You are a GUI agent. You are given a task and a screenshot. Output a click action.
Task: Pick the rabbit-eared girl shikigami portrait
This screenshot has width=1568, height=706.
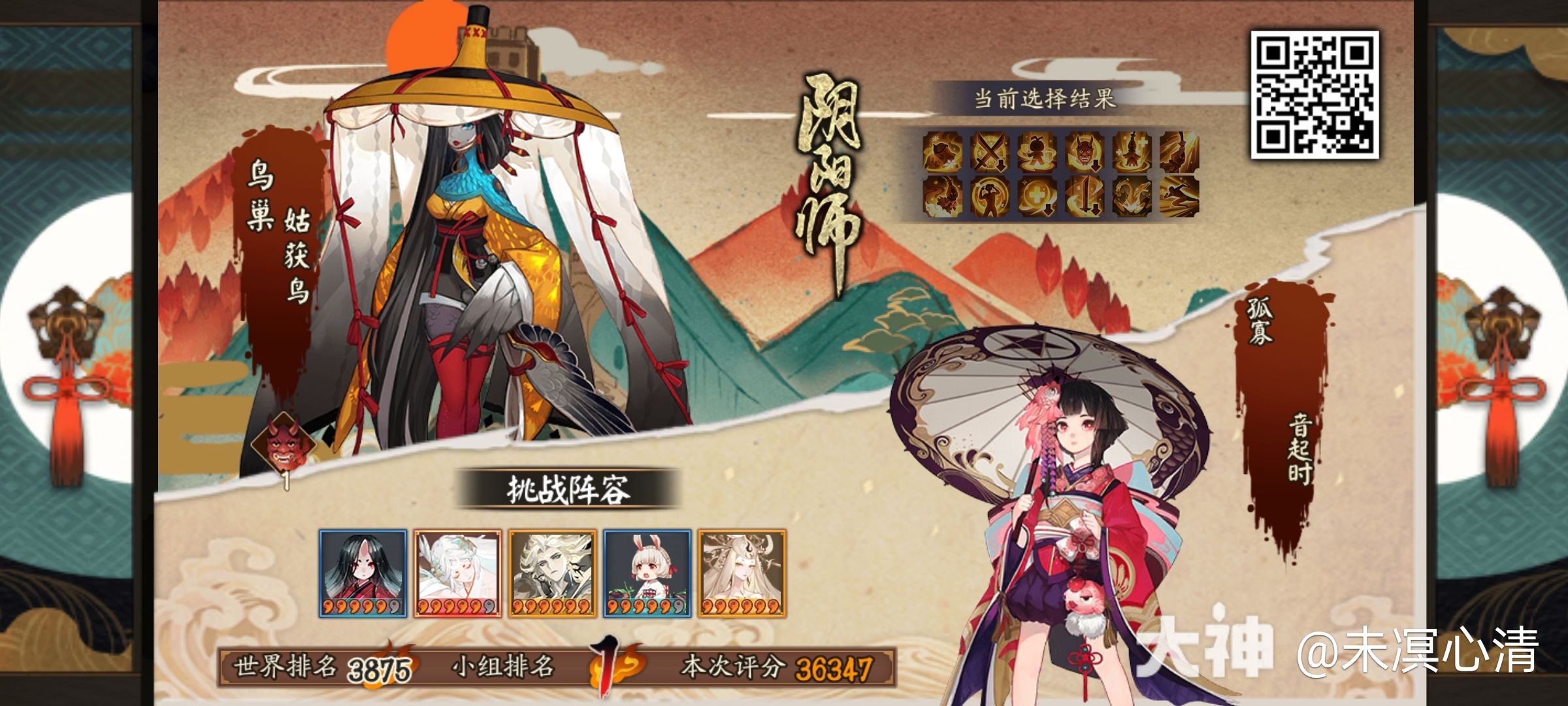coord(647,573)
